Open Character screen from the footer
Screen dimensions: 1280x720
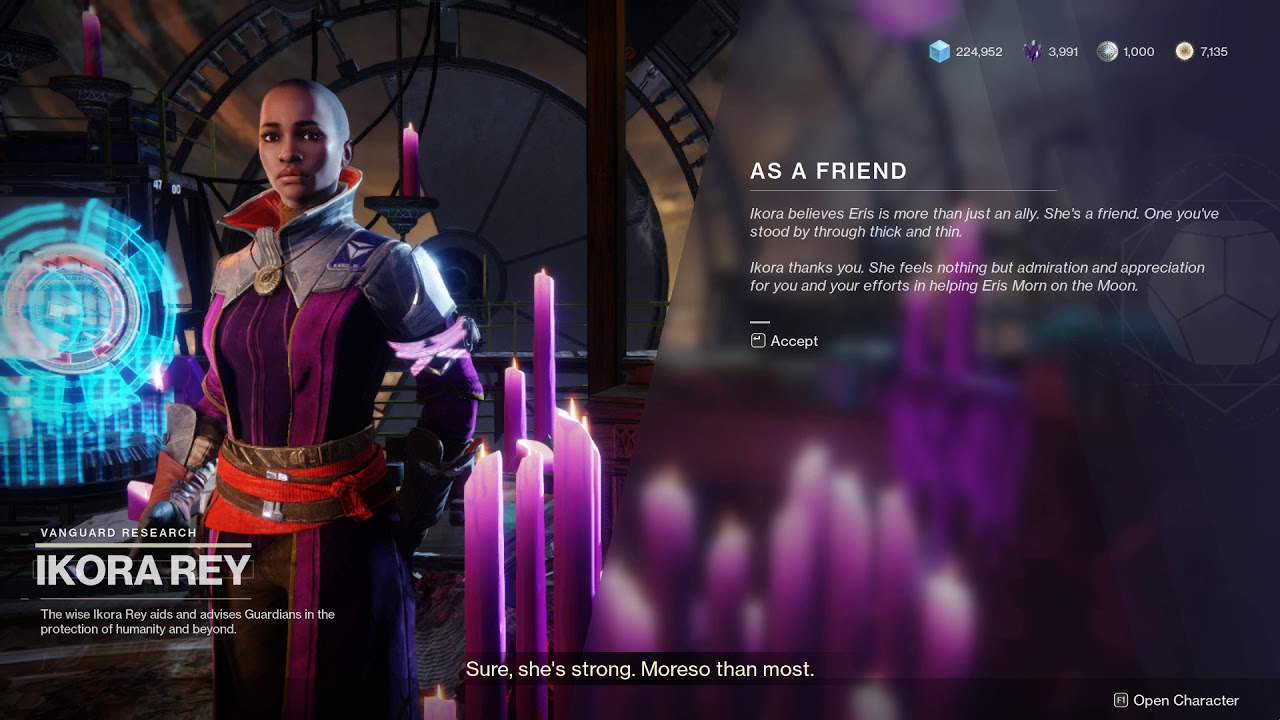coord(1176,700)
